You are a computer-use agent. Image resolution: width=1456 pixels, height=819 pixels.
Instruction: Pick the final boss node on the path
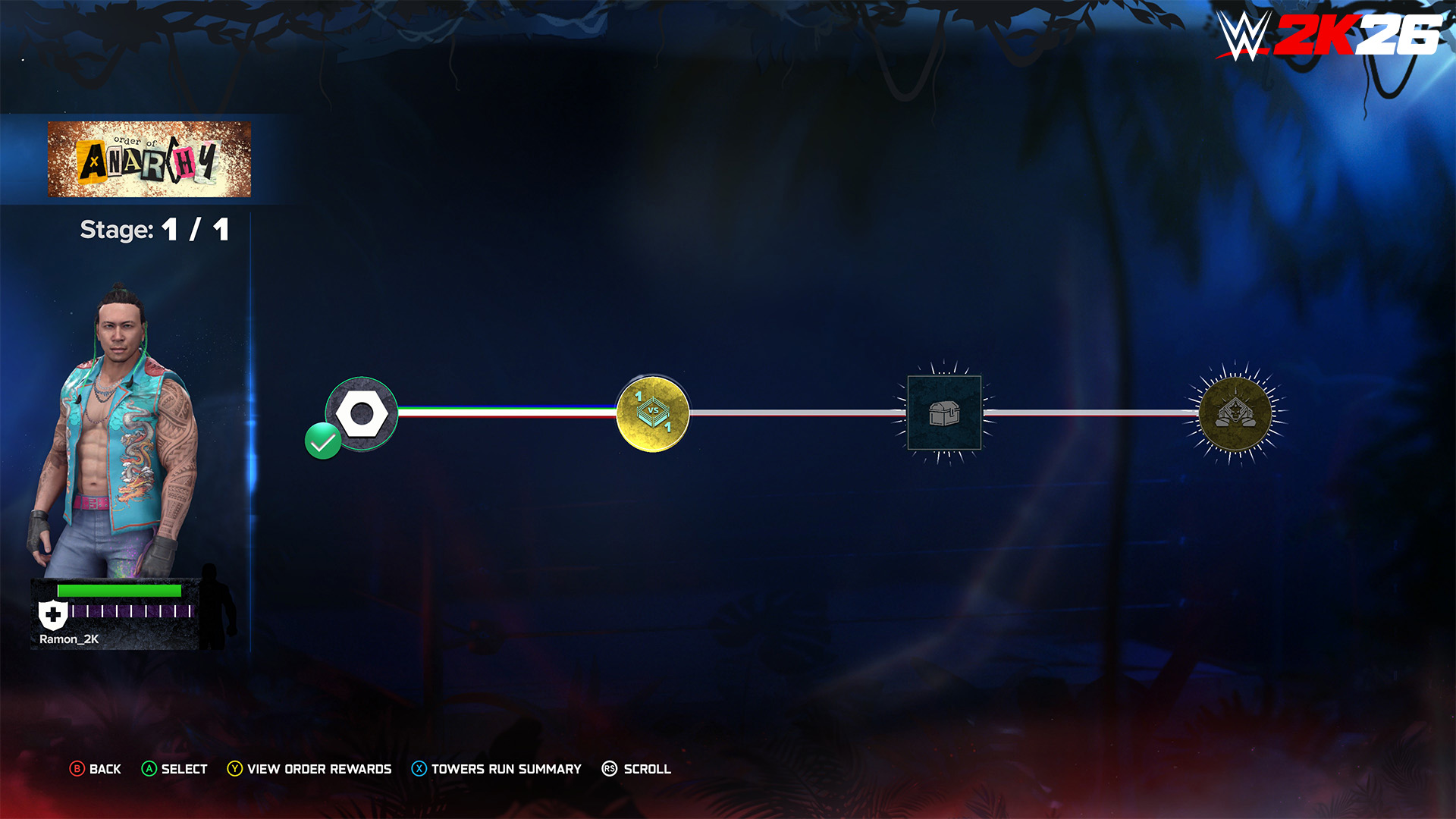pos(1235,413)
